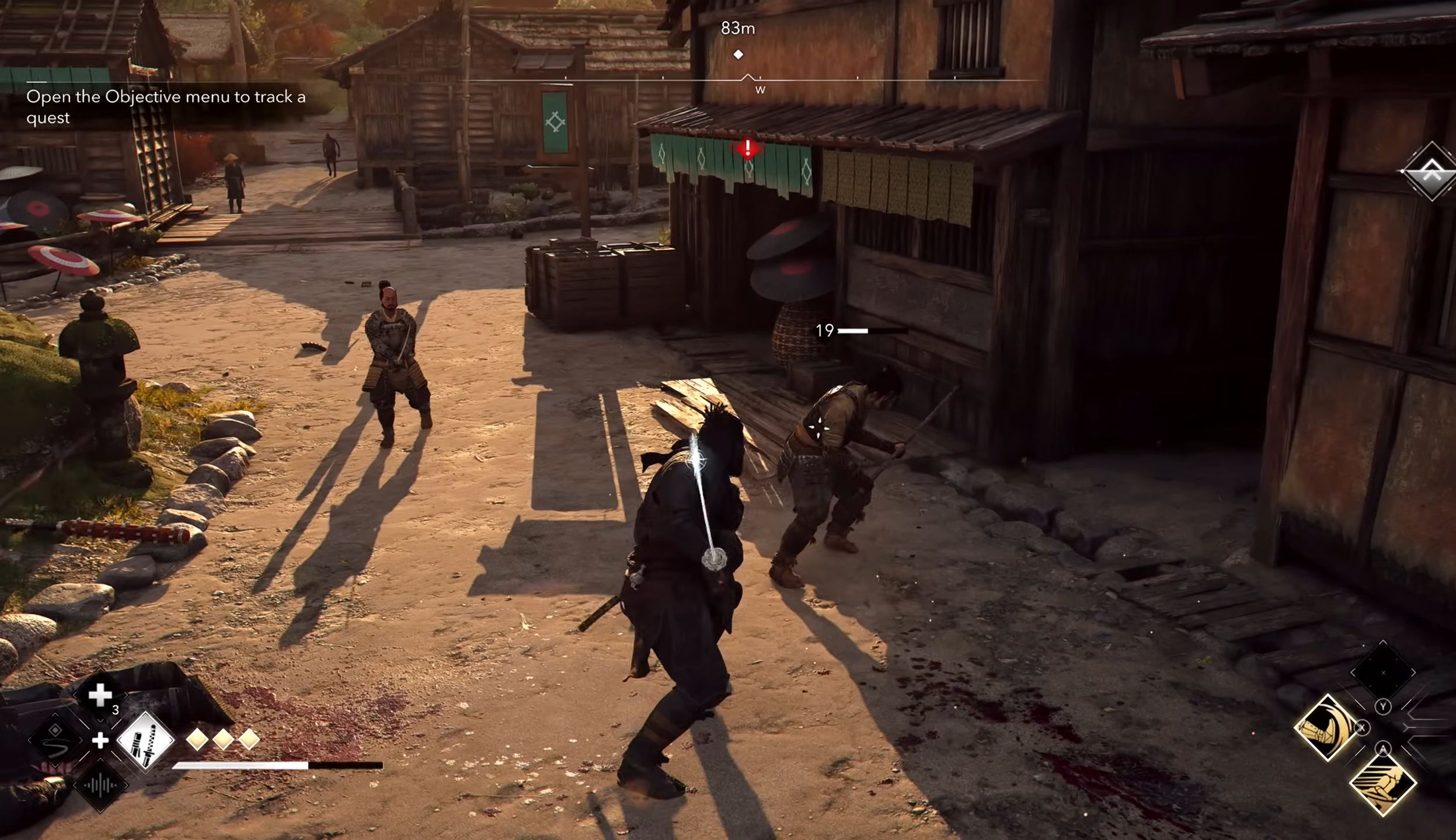Select the W marker on the compass

coord(760,89)
